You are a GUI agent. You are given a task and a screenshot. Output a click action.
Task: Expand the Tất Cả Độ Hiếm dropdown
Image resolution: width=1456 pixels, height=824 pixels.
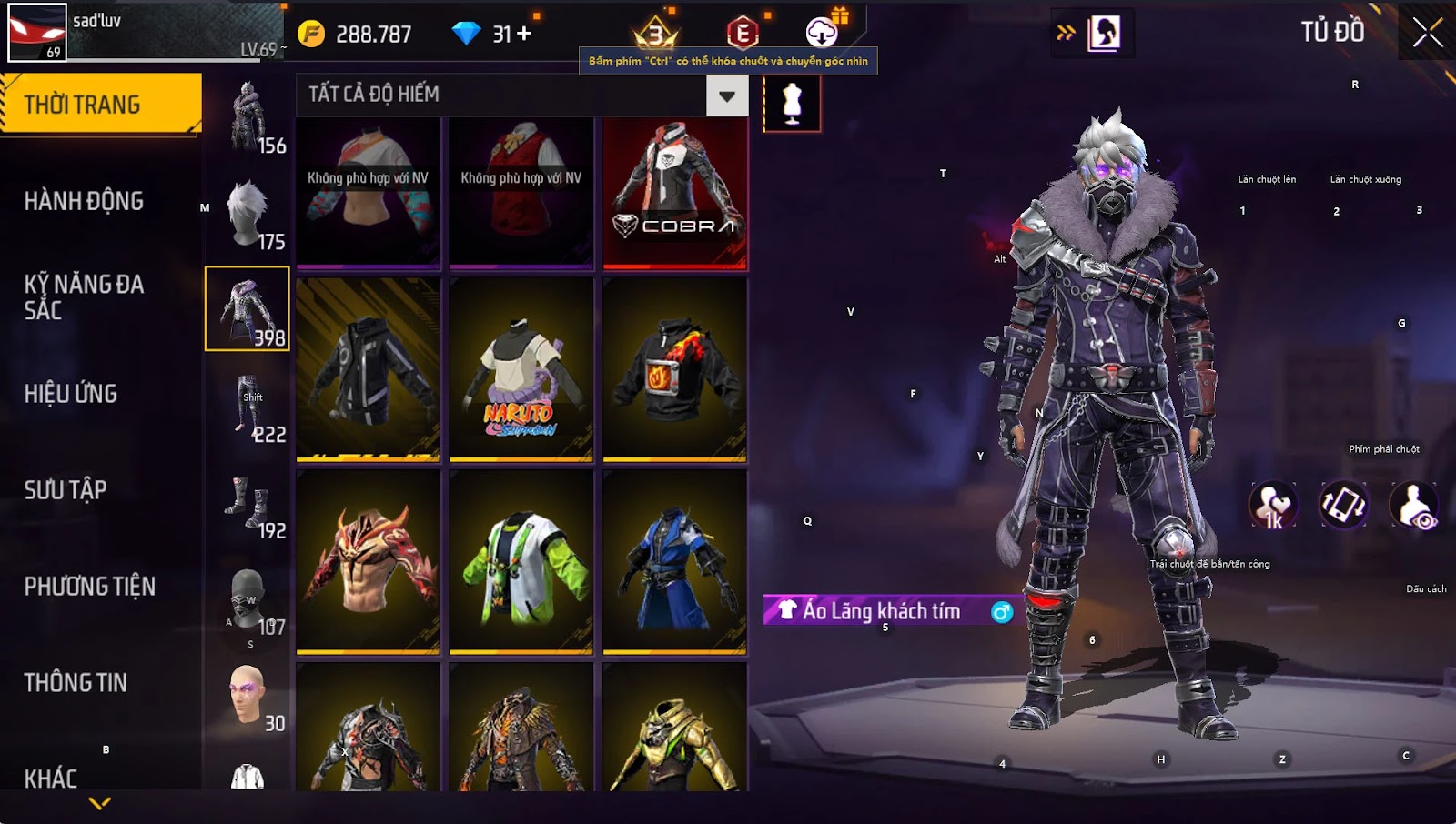point(726,95)
